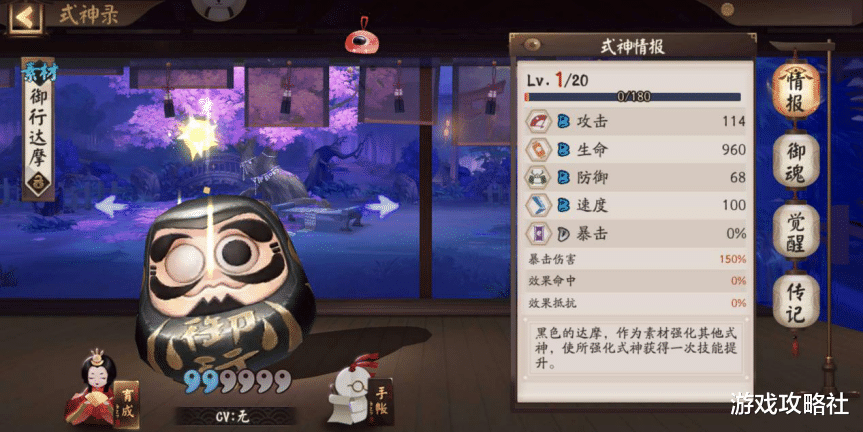Screen dimensions: 863x432
Task: View previous shikigami with left arrow
Action: (111, 207)
